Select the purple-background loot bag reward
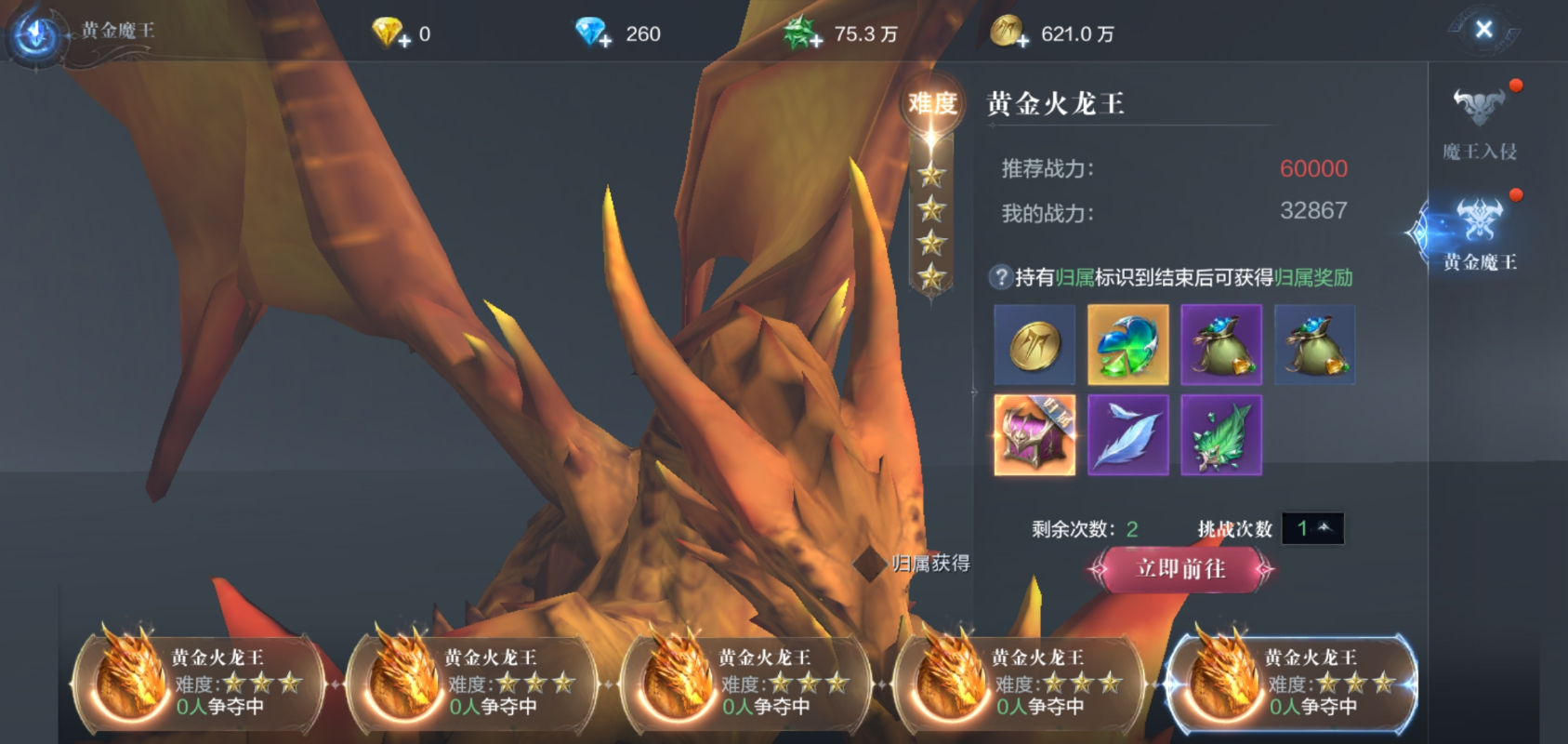1568x744 pixels. pyautogui.click(x=1220, y=345)
